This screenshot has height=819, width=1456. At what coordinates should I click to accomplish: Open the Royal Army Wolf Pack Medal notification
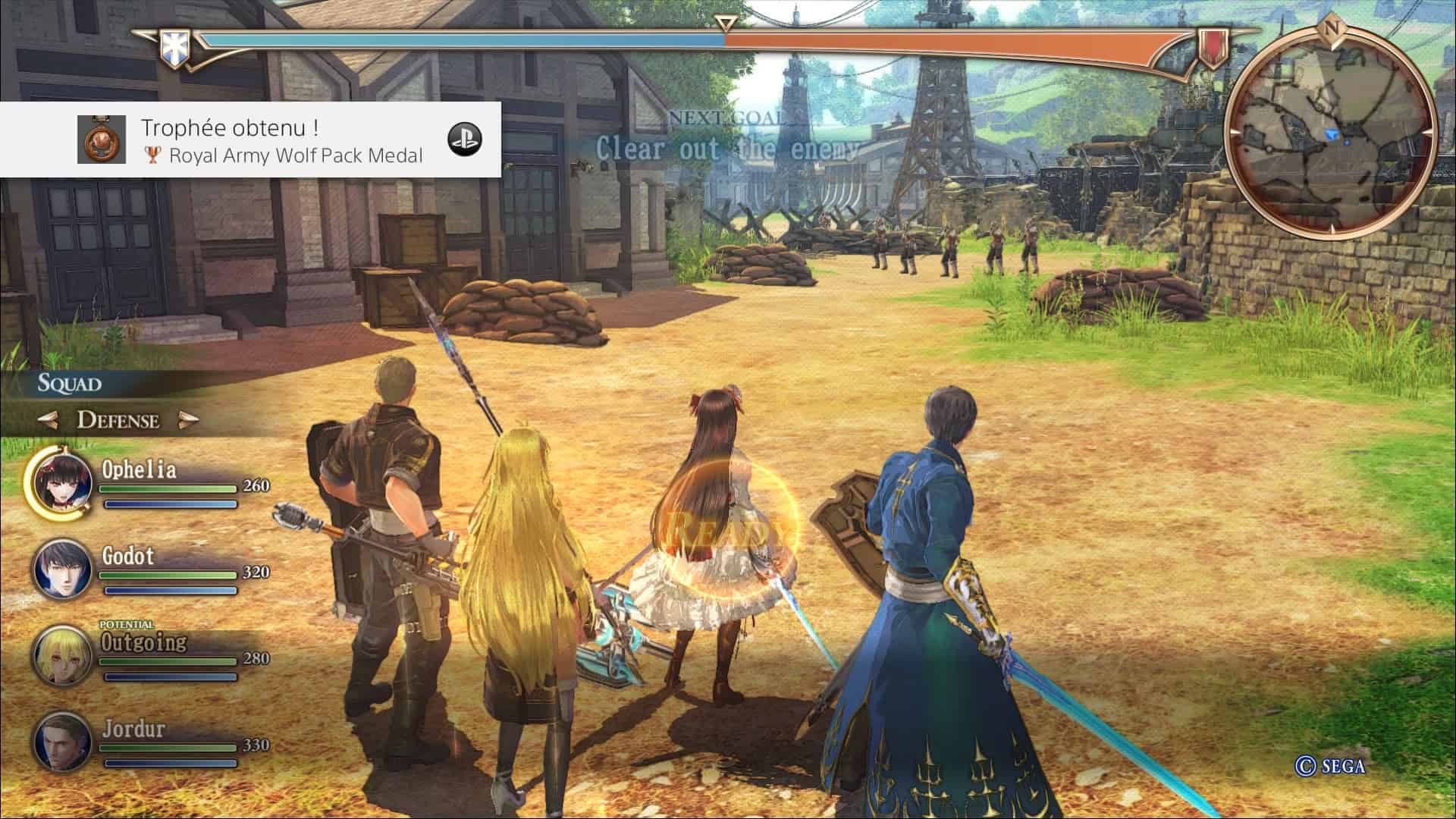(250, 140)
